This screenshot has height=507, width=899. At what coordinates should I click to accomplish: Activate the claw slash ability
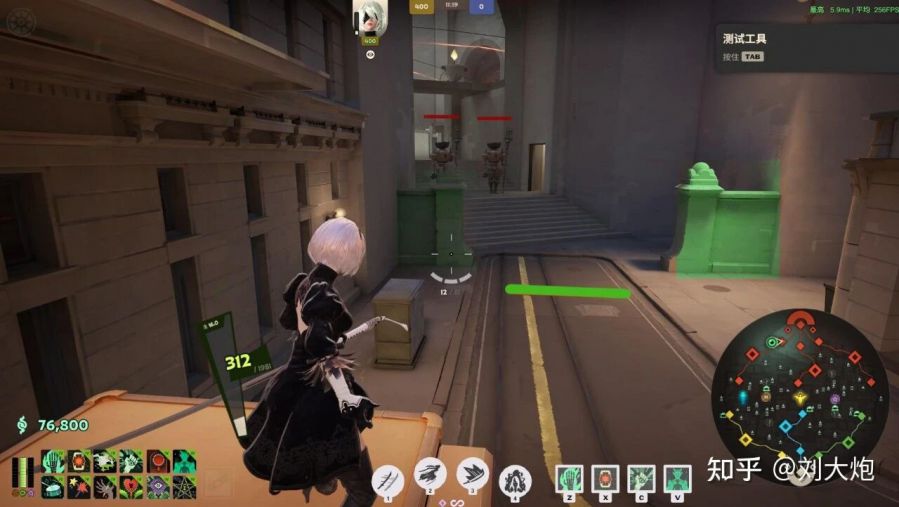(387, 479)
